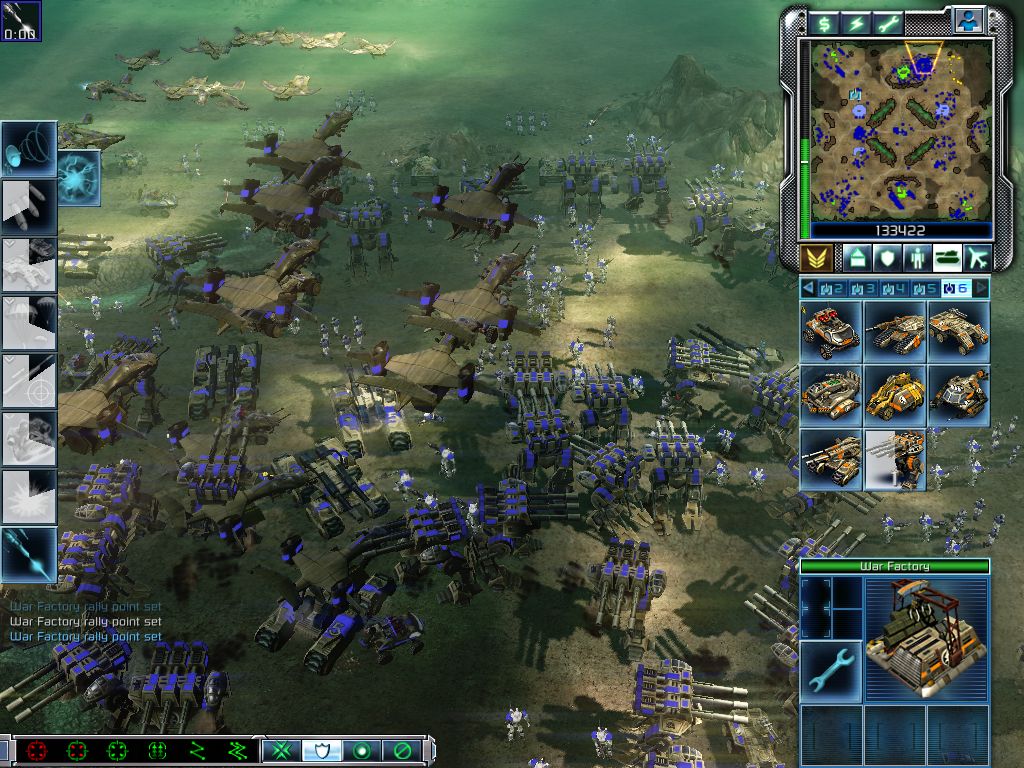Screen dimensions: 1024x768
Task: Select War Factory sub-tab number 2
Action: (833, 289)
